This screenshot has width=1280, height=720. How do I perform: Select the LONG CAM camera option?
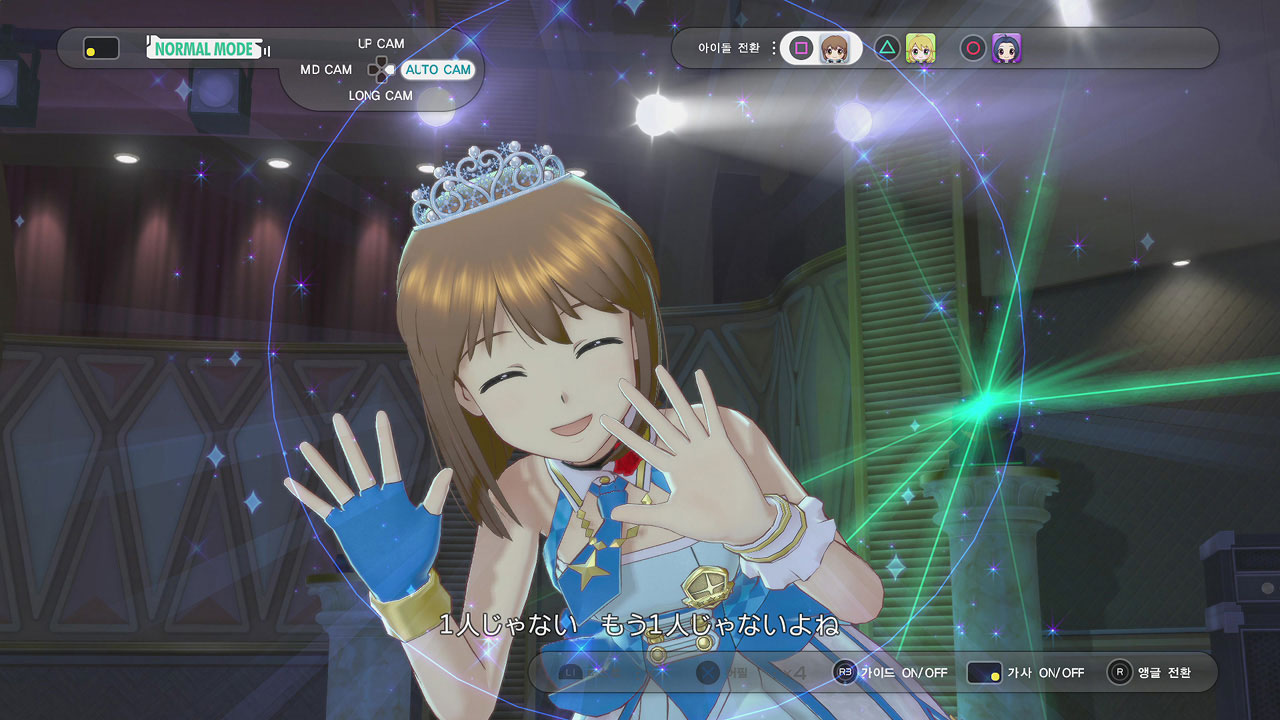pos(380,96)
